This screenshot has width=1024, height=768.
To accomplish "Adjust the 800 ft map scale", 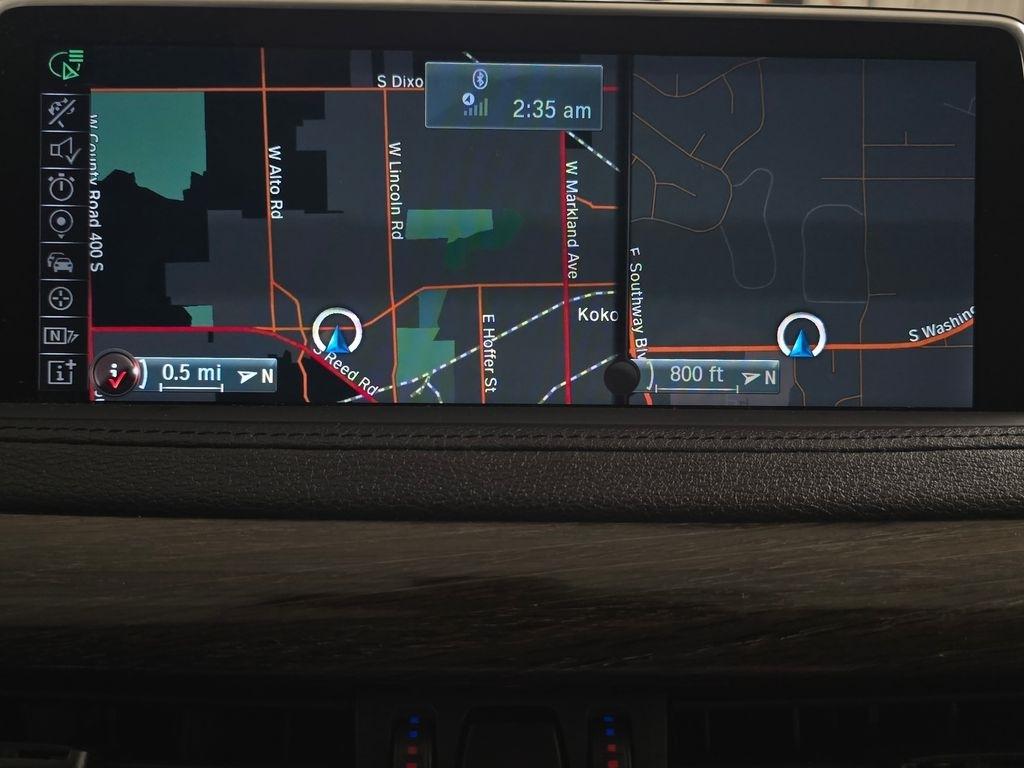I will (x=710, y=376).
